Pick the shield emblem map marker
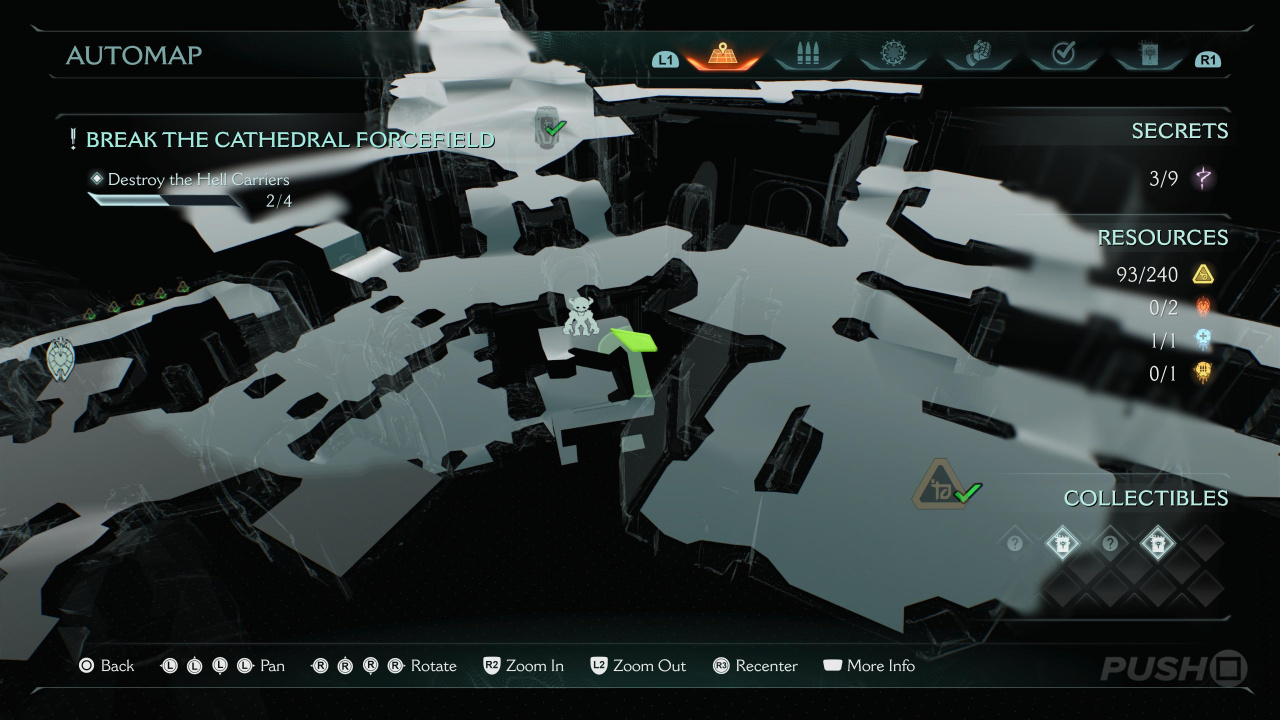The height and width of the screenshot is (720, 1280). (x=61, y=360)
